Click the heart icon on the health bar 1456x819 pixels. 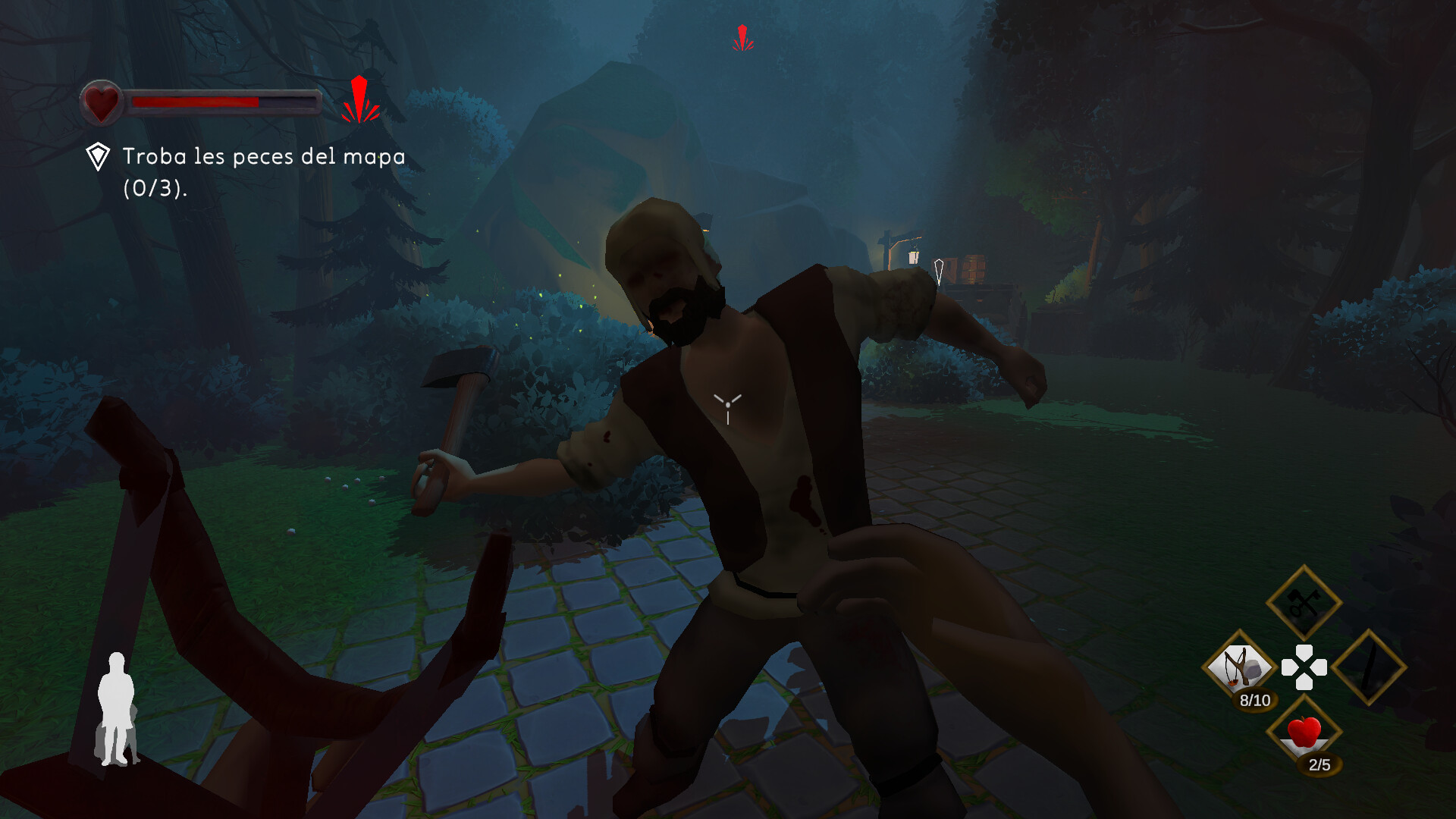pos(102,101)
